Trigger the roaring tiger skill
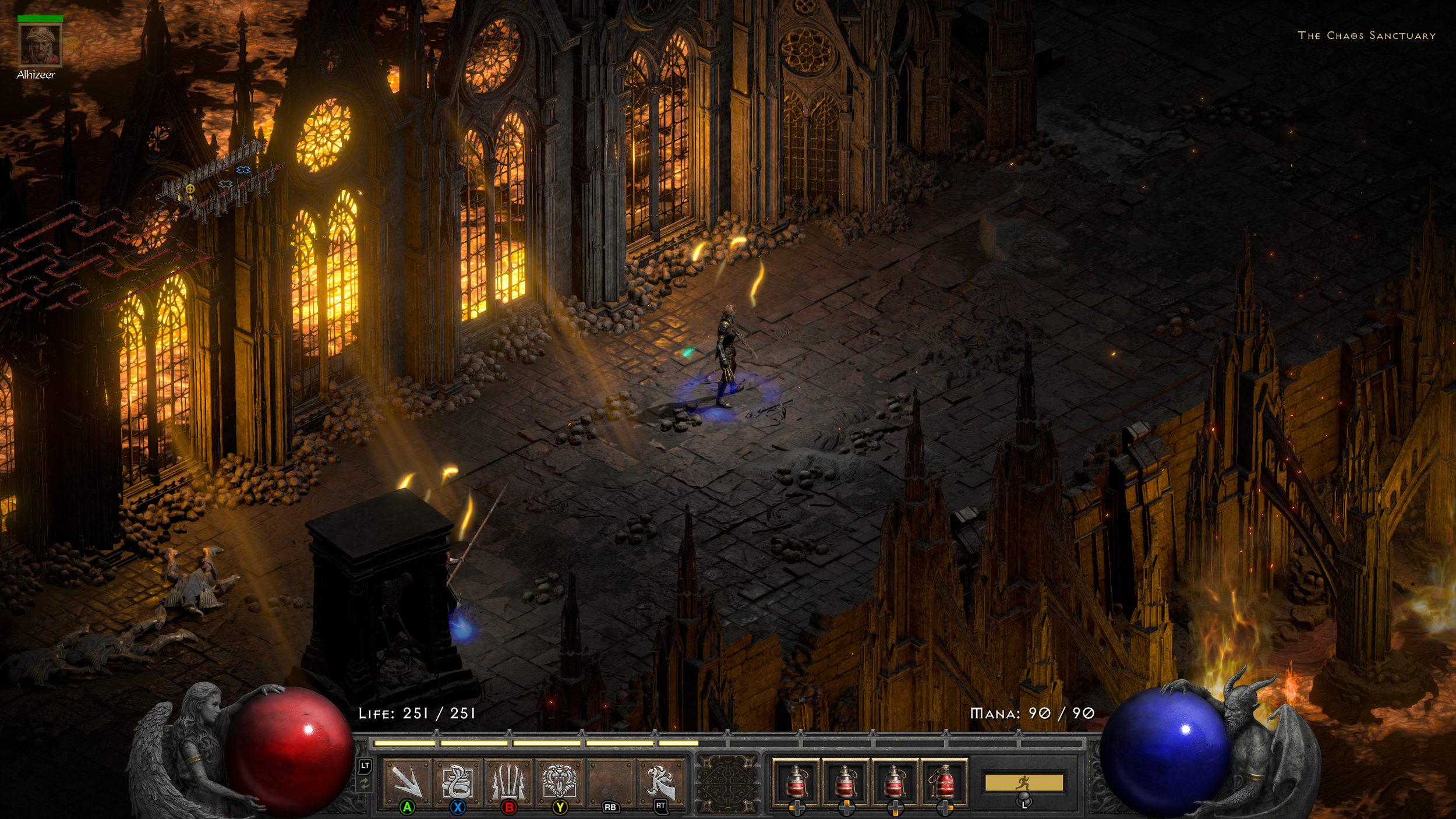This screenshot has height=819, width=1456. point(559,781)
